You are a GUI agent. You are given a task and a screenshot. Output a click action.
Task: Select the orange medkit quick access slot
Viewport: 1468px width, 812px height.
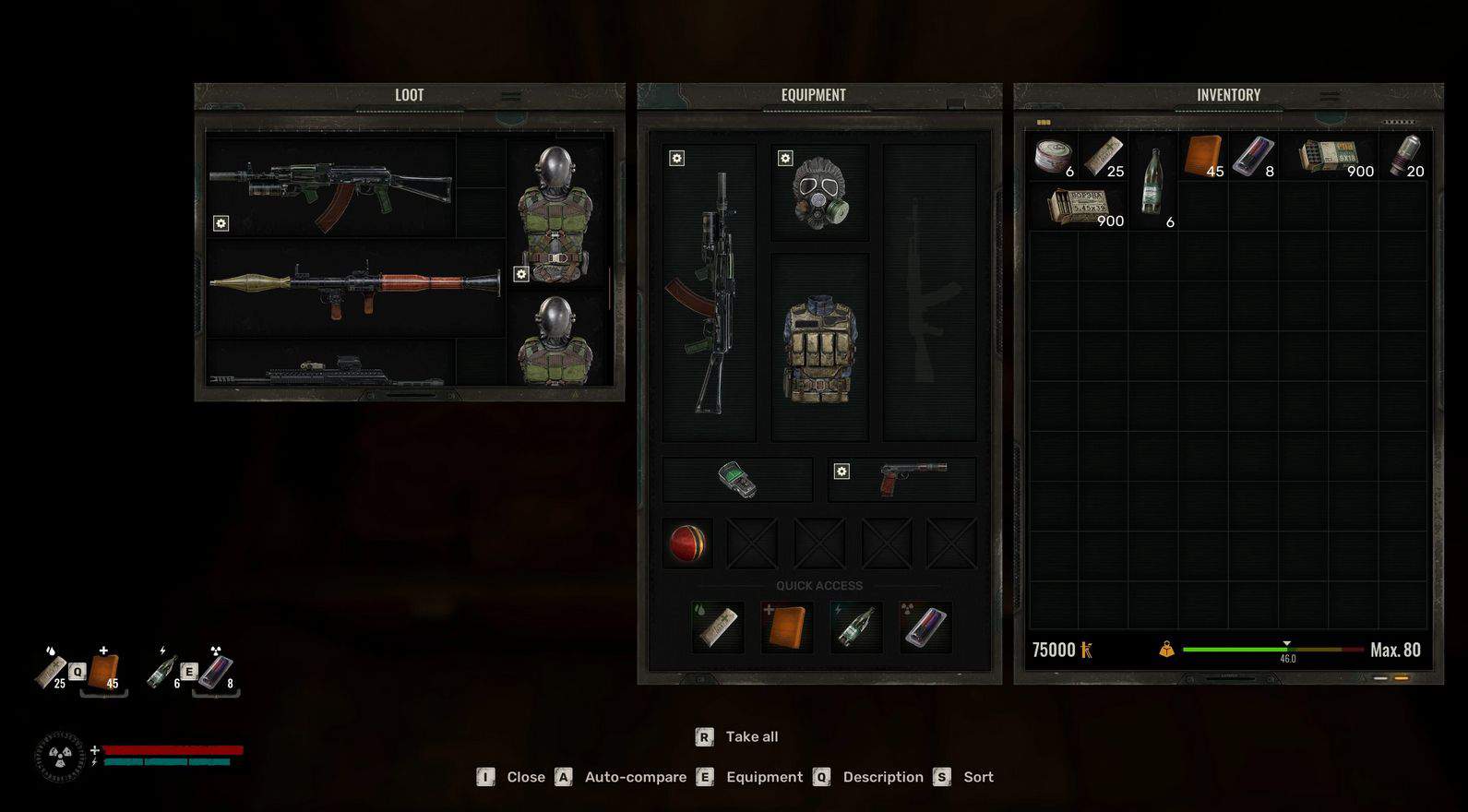point(787,627)
